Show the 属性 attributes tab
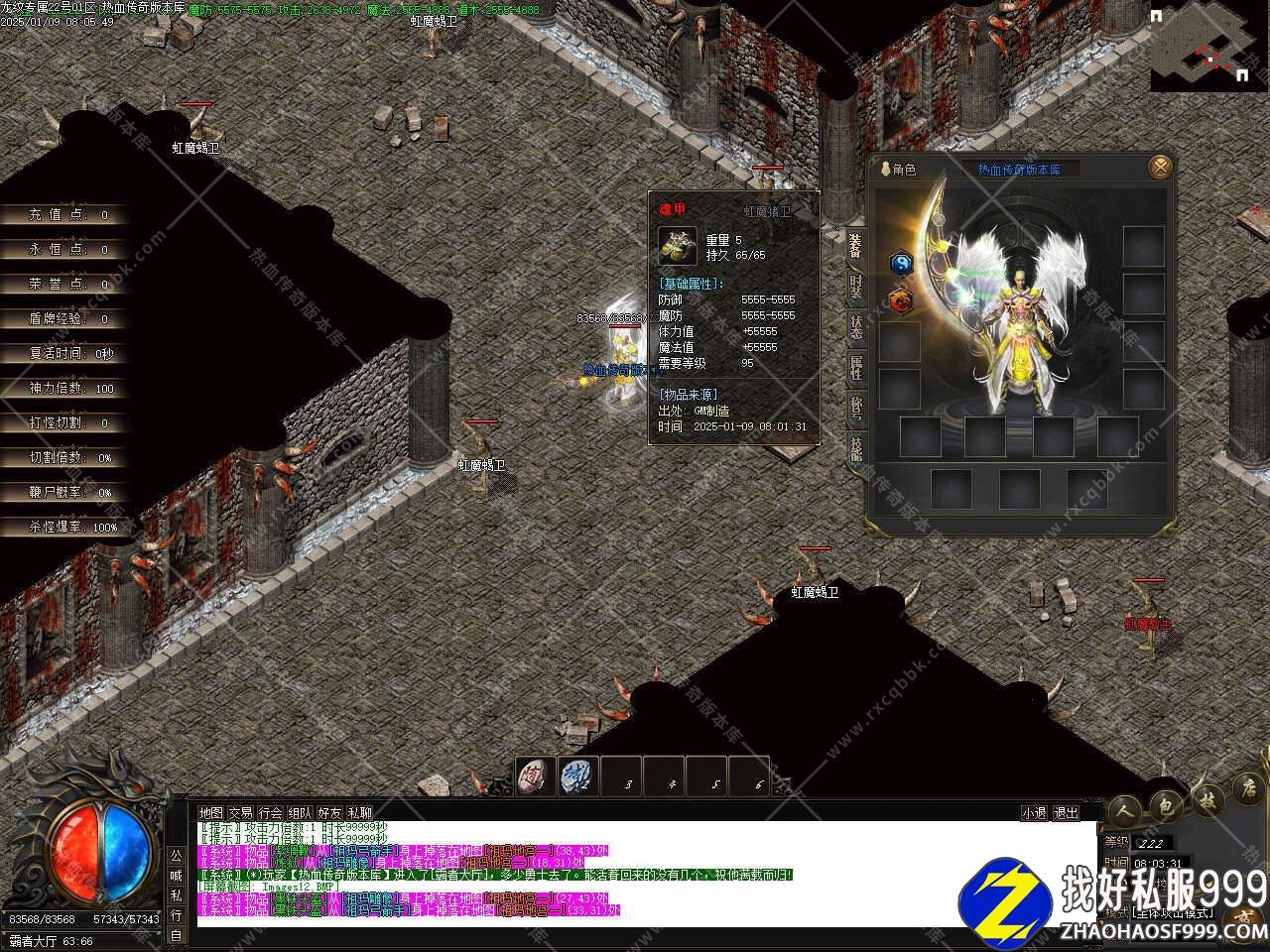 click(855, 368)
